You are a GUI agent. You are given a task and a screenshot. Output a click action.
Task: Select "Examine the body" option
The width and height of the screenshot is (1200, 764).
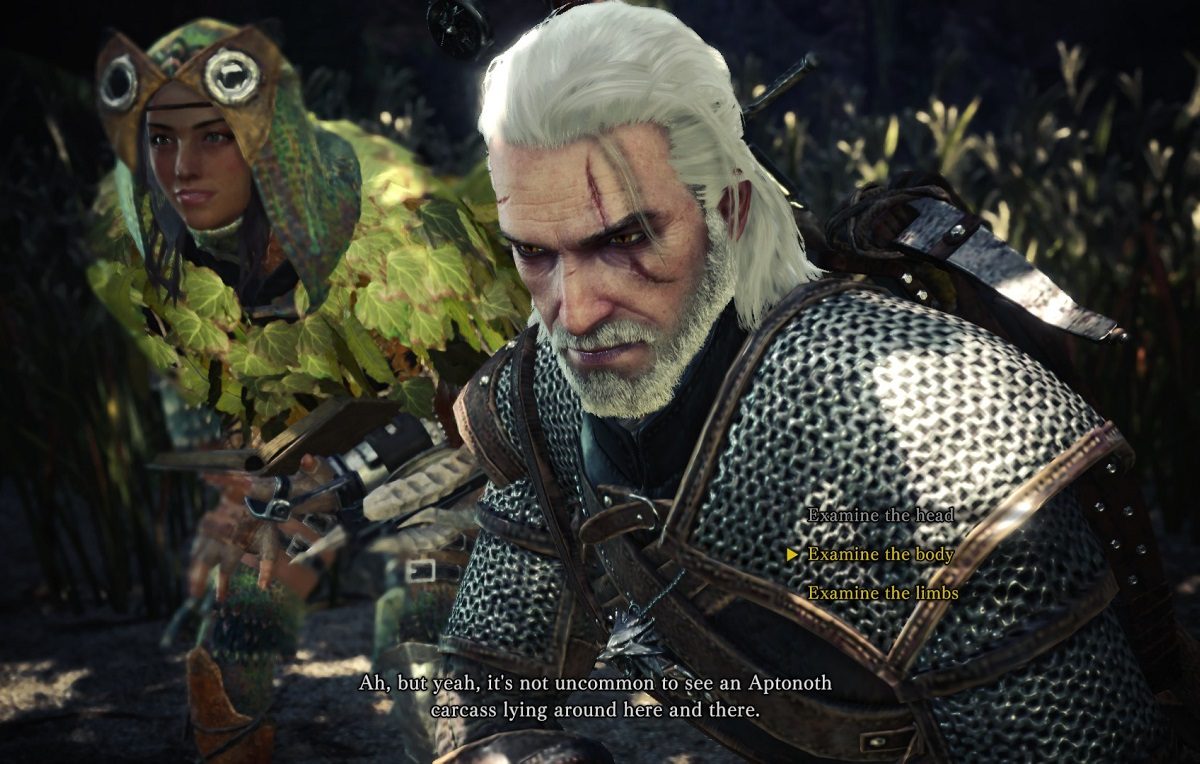880,555
